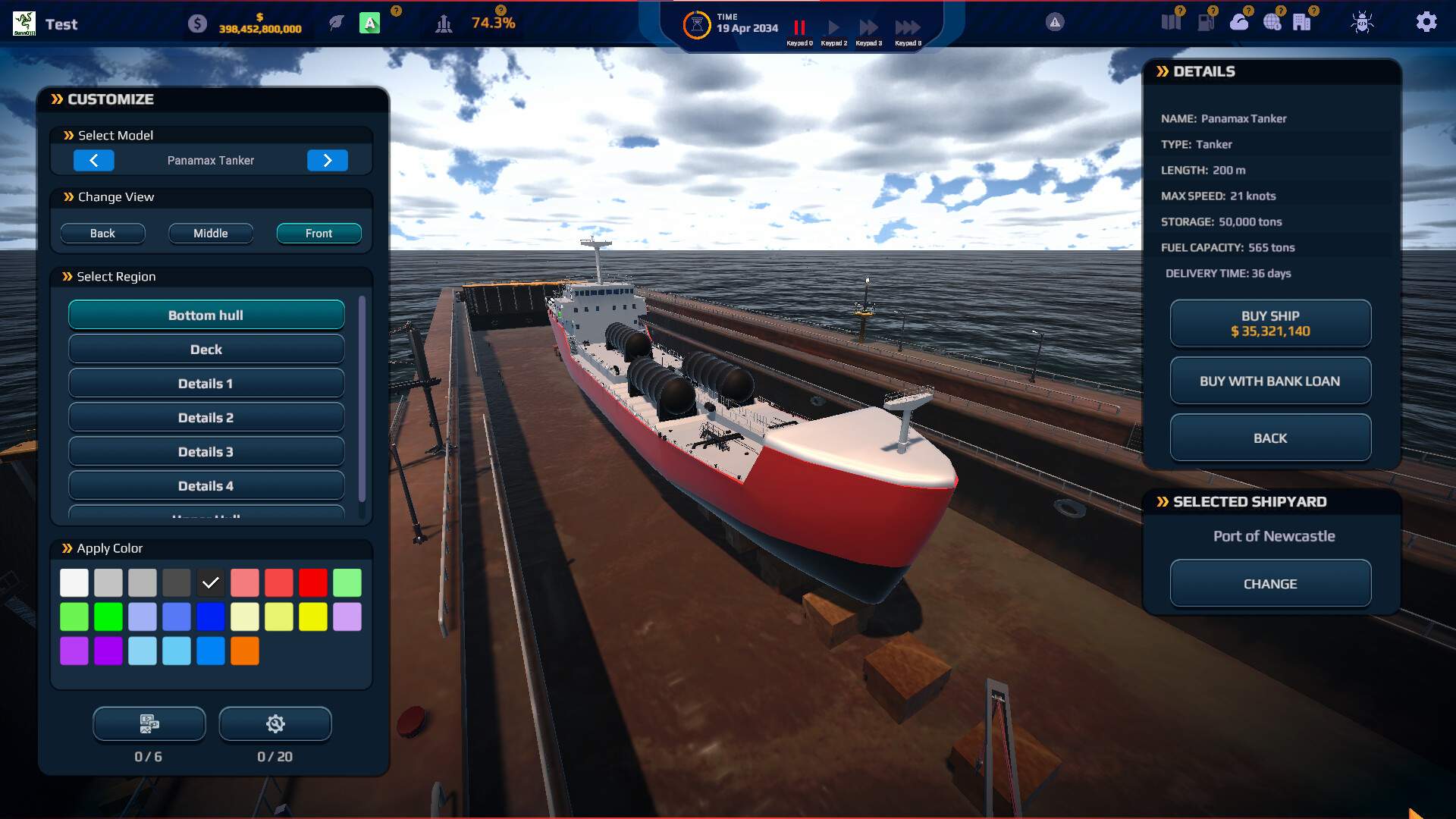Click previous arrow on Select Model
Screen dimensions: 1456x819
pyautogui.click(x=94, y=160)
